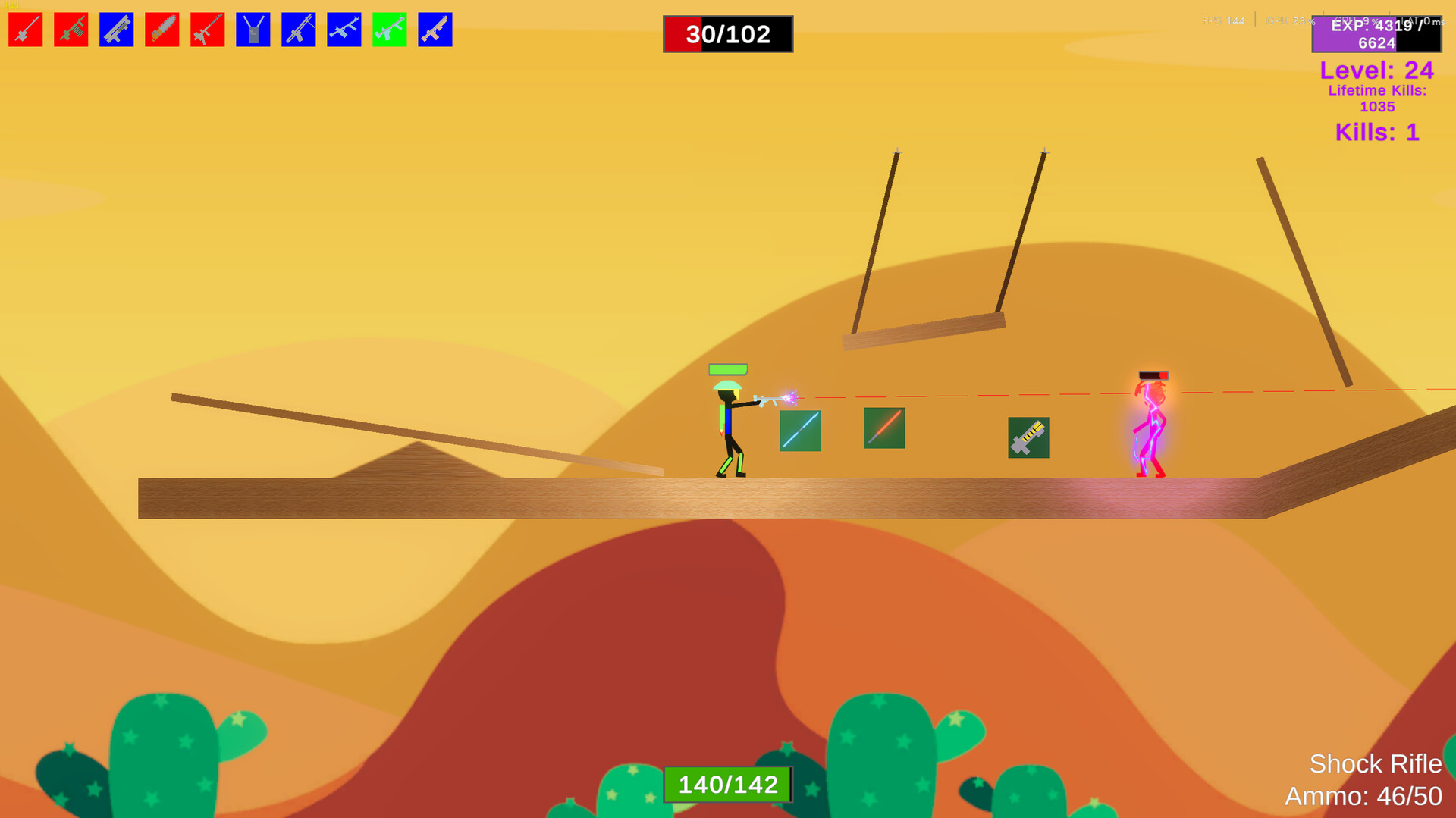Click the 140/142 green health counter
Screen dimensions: 1456x818
(x=727, y=785)
